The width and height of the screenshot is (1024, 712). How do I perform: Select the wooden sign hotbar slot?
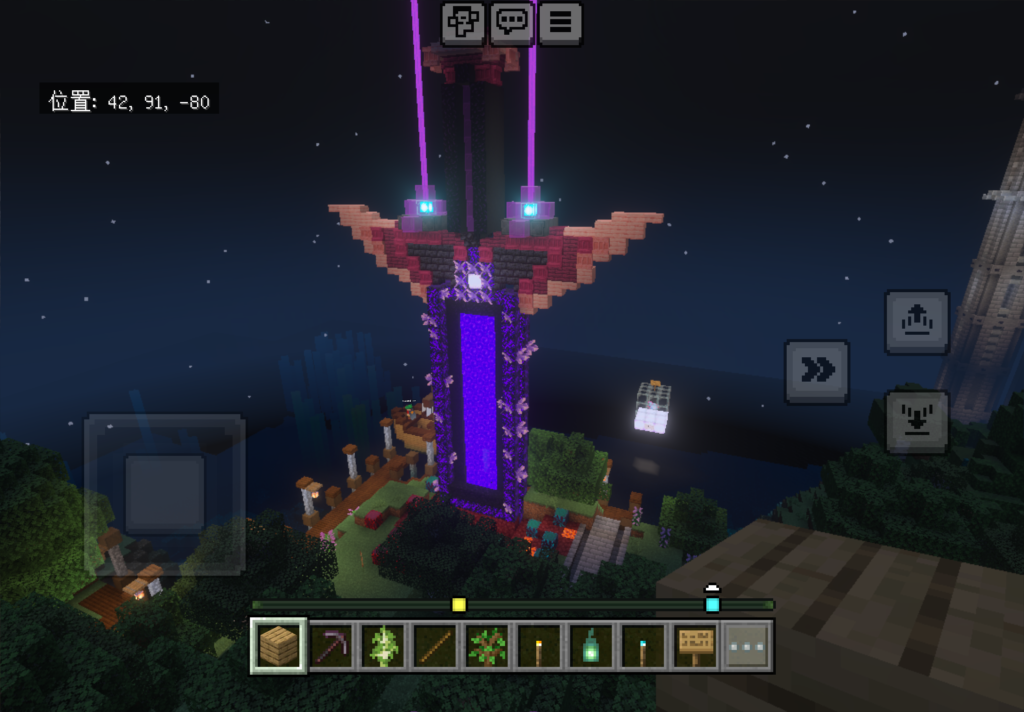(695, 646)
